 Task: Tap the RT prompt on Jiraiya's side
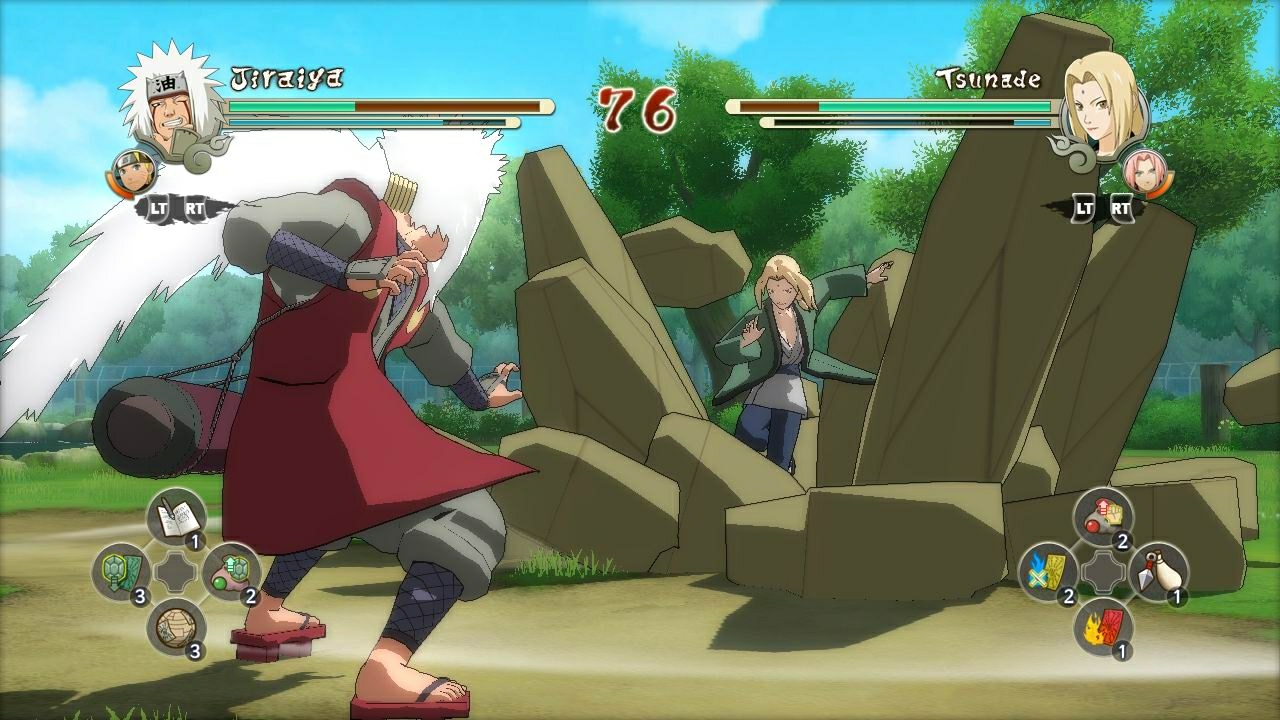(x=196, y=210)
